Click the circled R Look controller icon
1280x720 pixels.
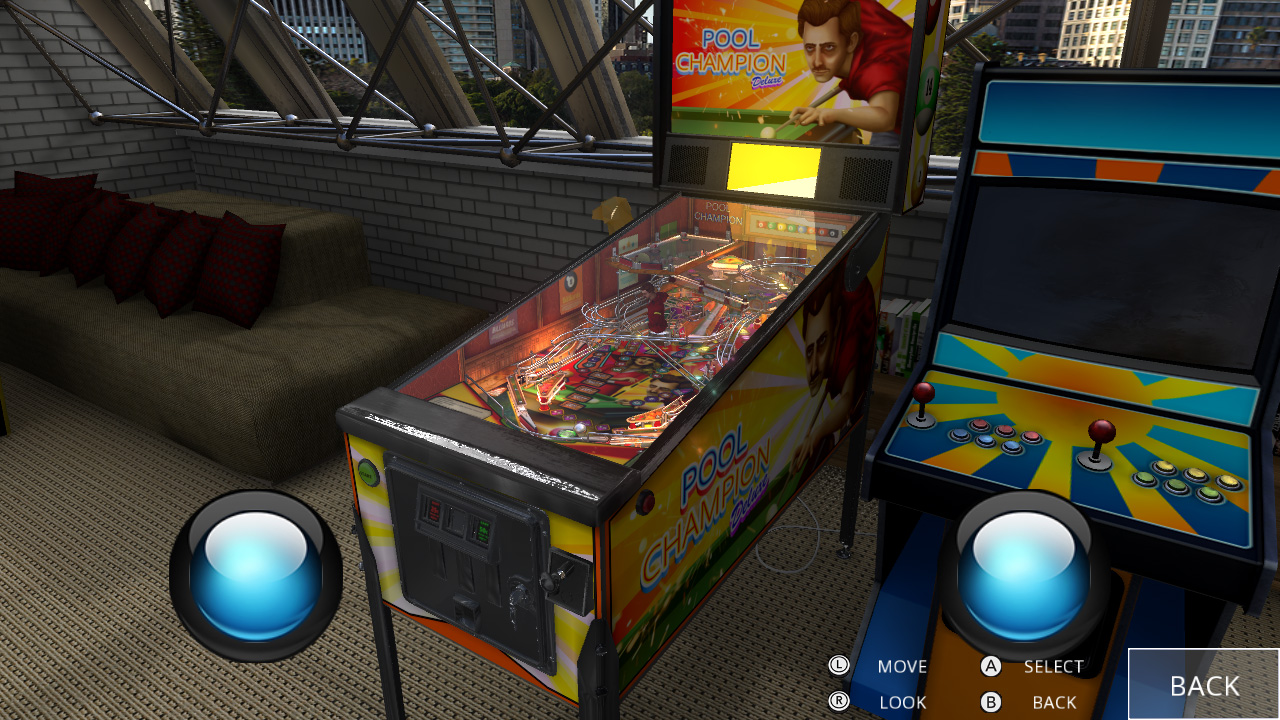tap(838, 701)
